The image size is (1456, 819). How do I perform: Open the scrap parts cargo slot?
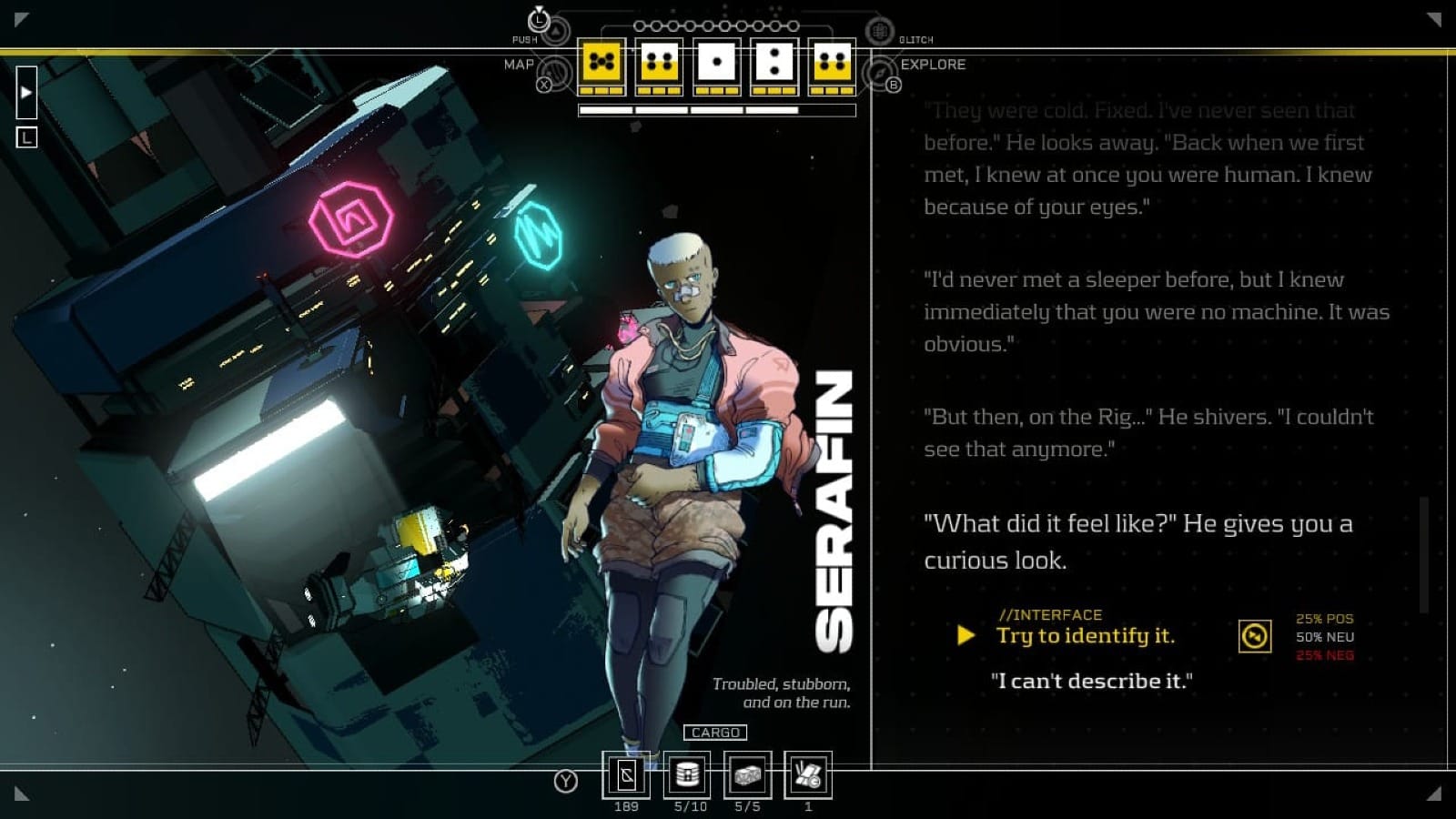tap(808, 775)
